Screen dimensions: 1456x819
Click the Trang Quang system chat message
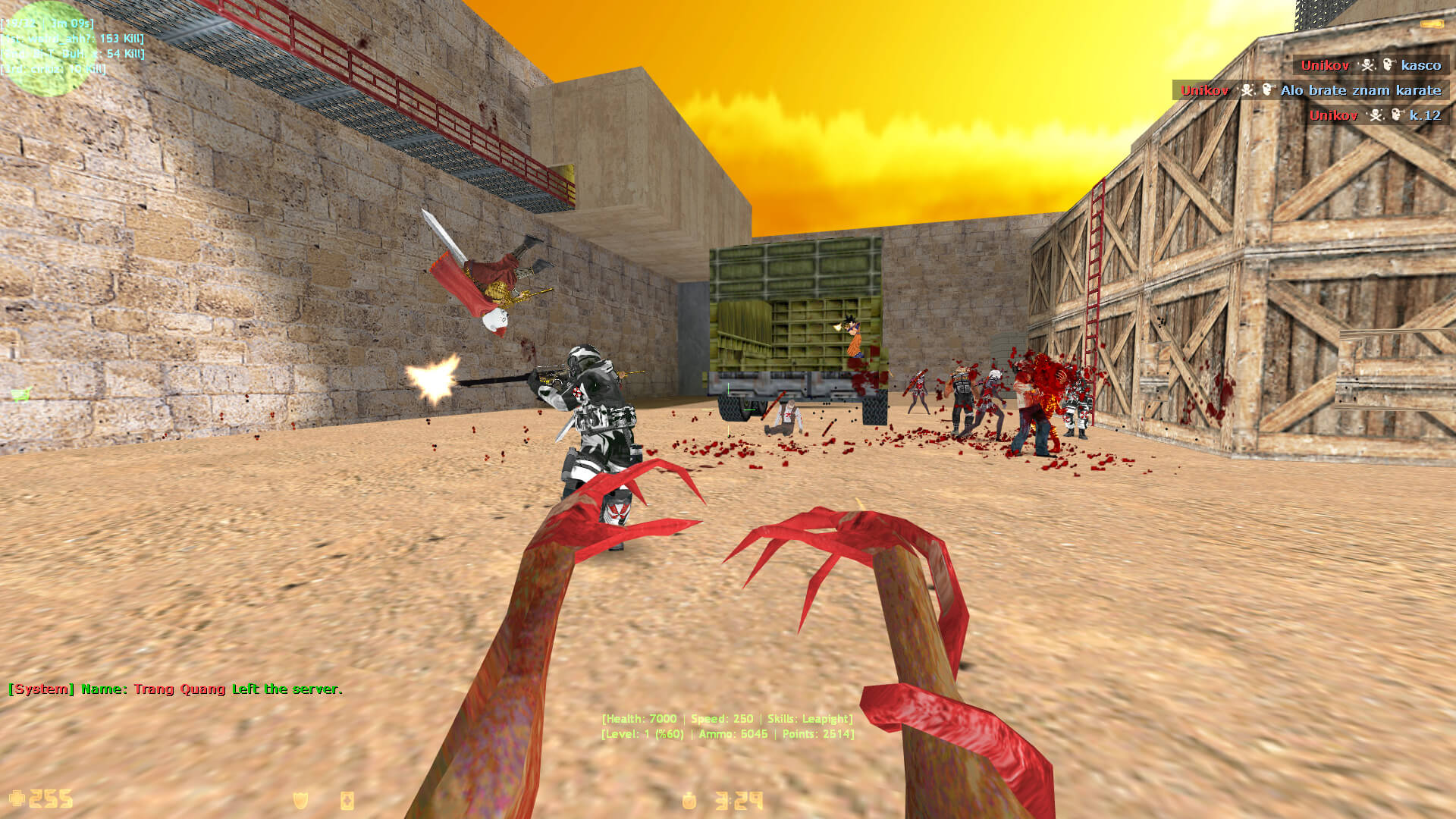pyautogui.click(x=175, y=689)
